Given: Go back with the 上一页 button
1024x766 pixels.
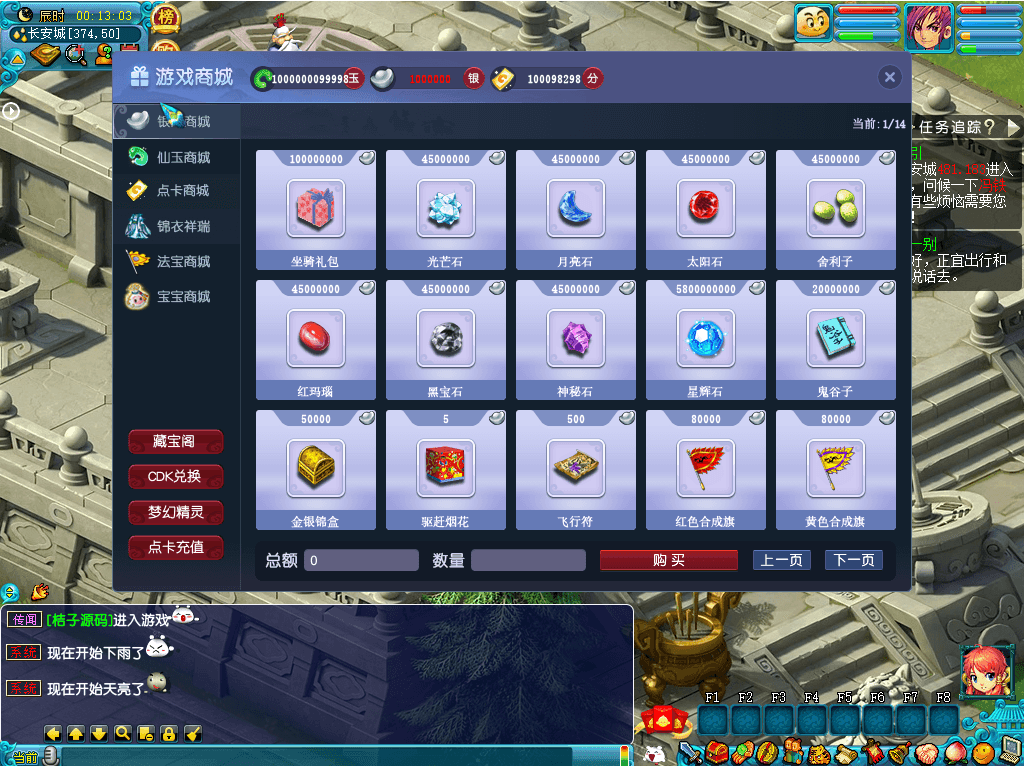Looking at the screenshot, I should 781,560.
